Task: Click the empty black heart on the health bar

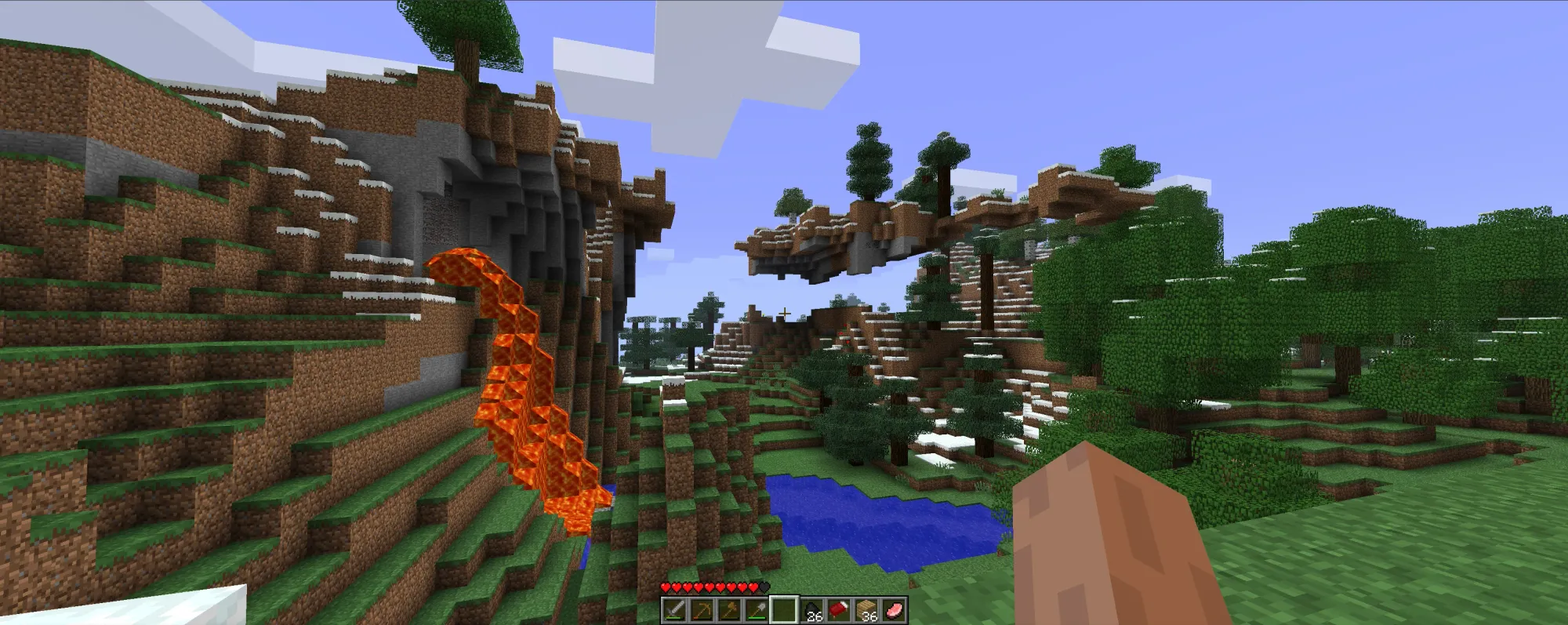Action: (x=763, y=586)
